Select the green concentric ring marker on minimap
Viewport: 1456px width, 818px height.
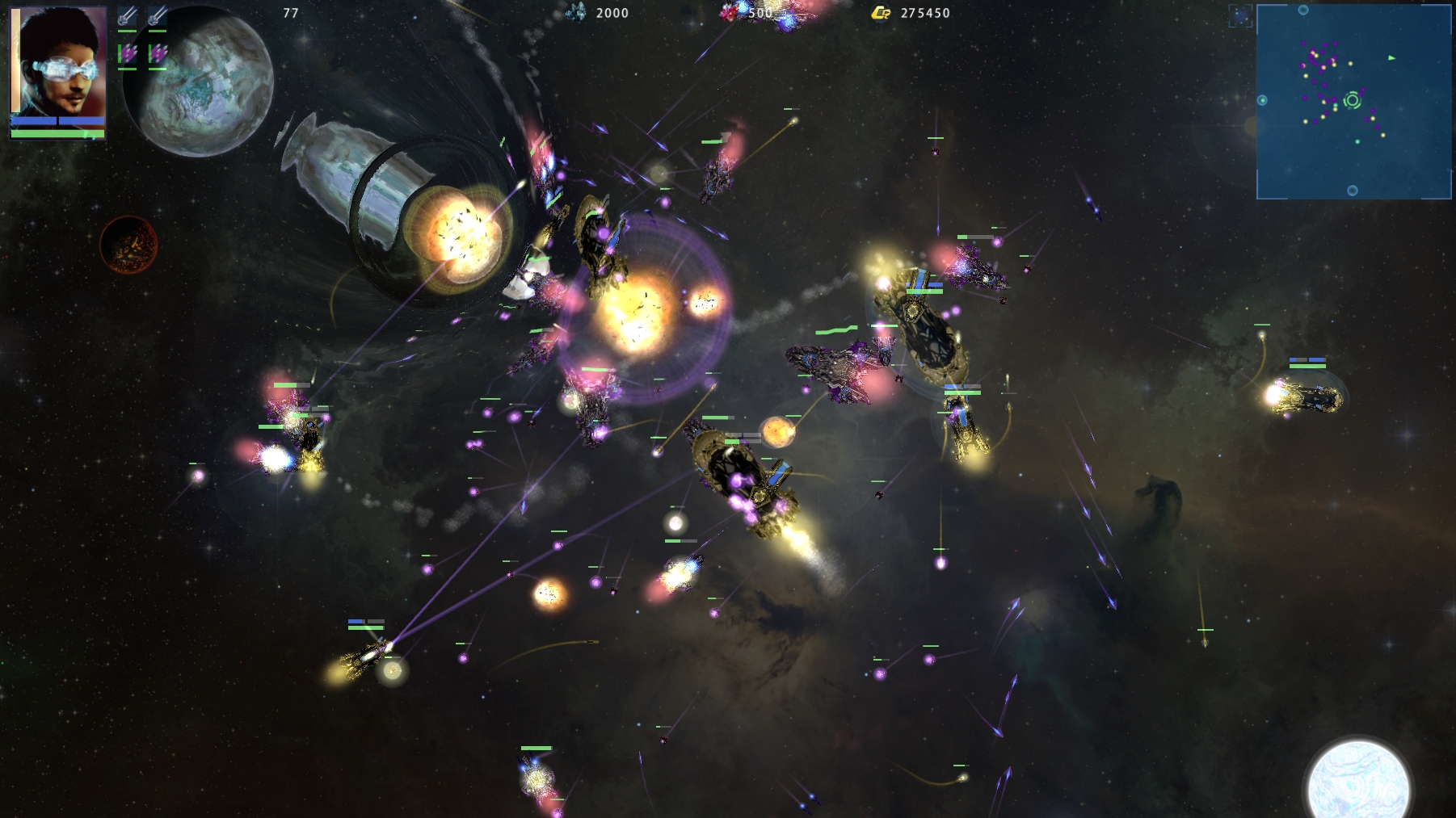pyautogui.click(x=1352, y=101)
